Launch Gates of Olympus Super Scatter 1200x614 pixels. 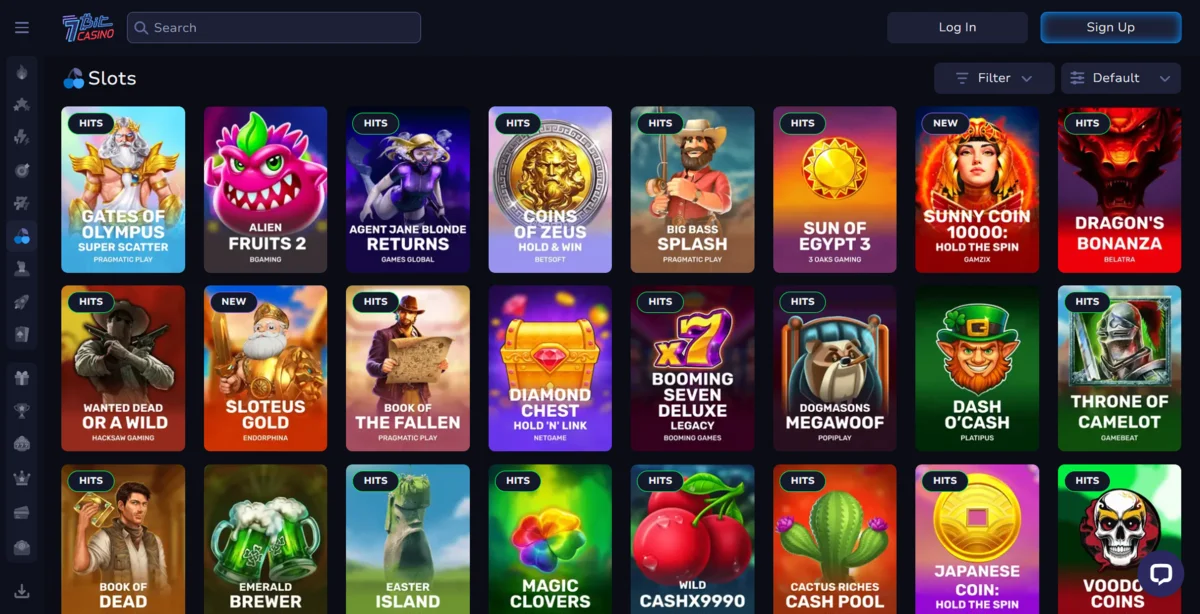point(123,190)
